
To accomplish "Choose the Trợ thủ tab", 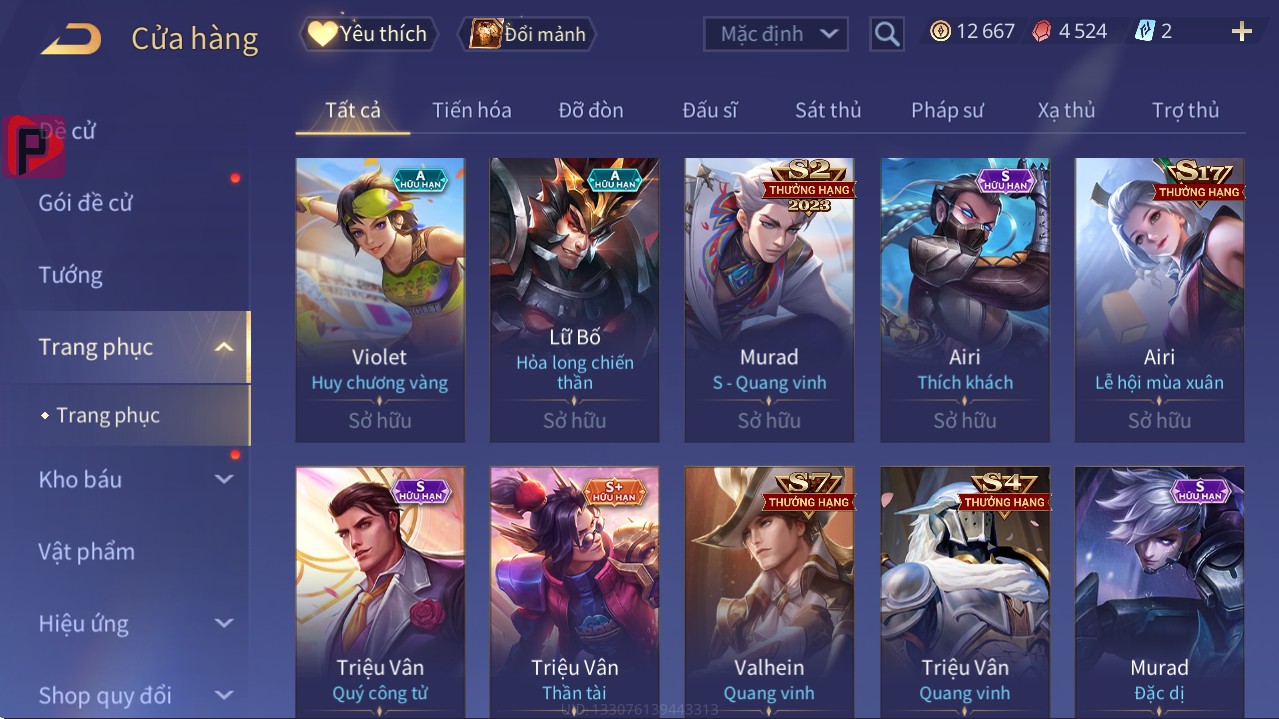I will [x=1185, y=110].
